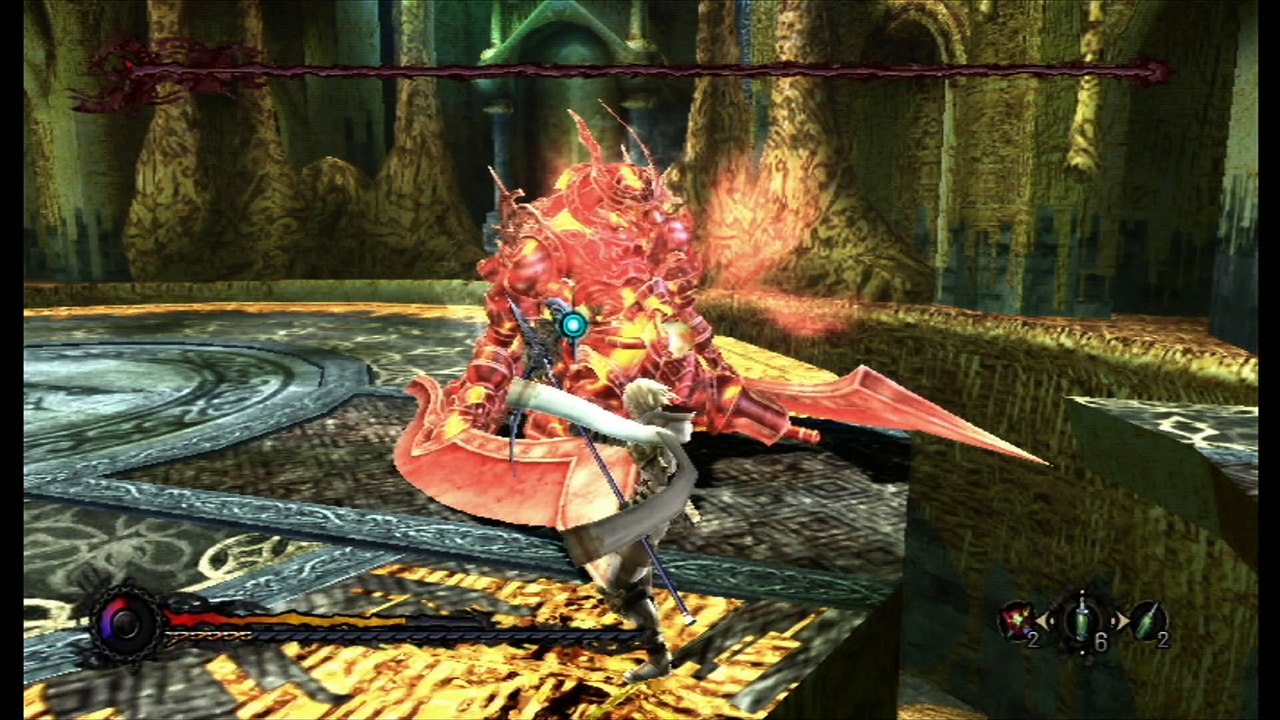Screen dimensions: 1280x720
Task: Cycle items with the left arrow
Action: pyautogui.click(x=1048, y=622)
